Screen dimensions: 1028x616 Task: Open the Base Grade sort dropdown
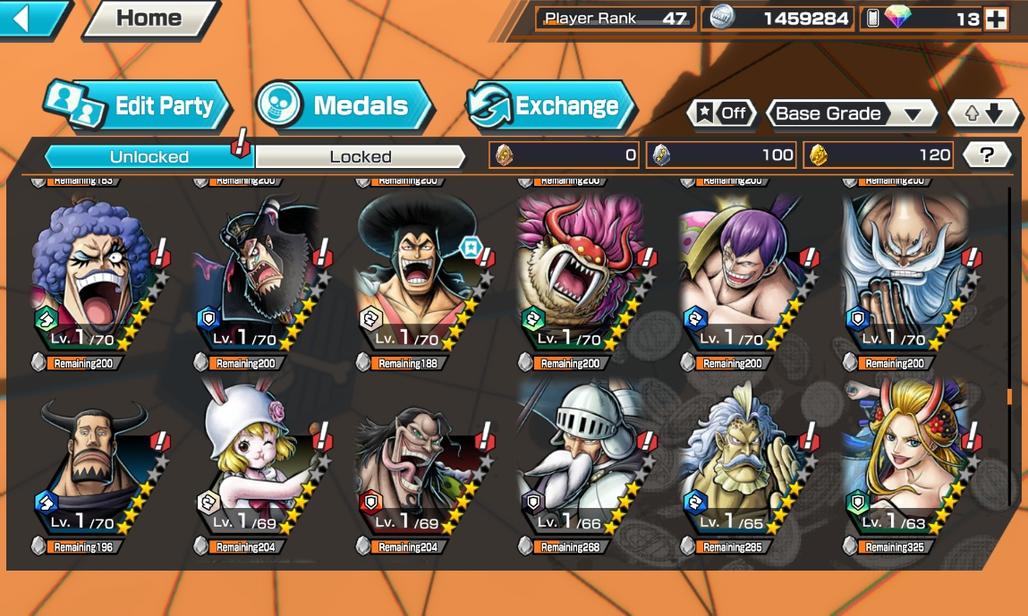coord(850,113)
